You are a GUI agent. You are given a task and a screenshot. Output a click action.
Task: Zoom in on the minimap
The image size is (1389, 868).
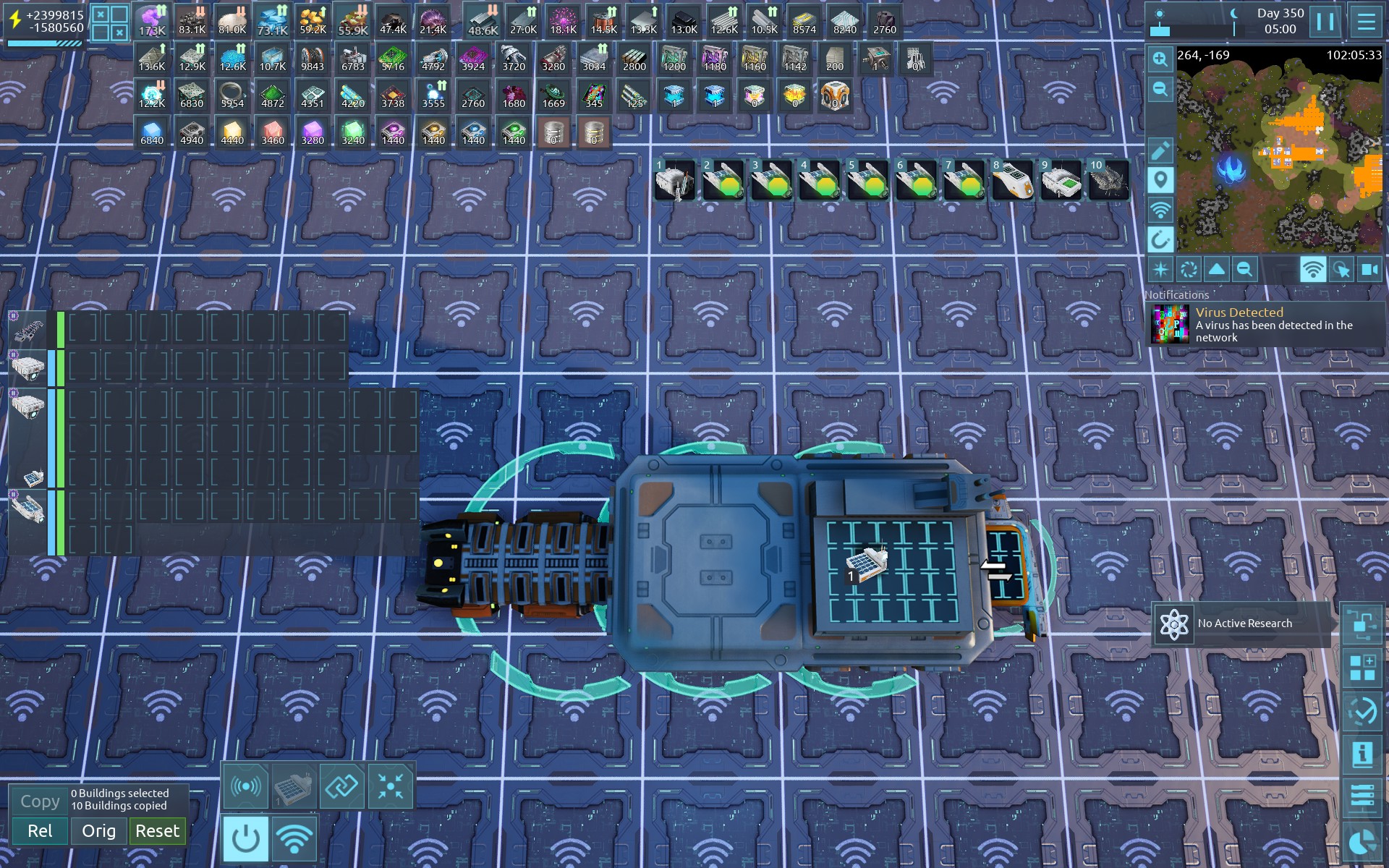(1160, 59)
